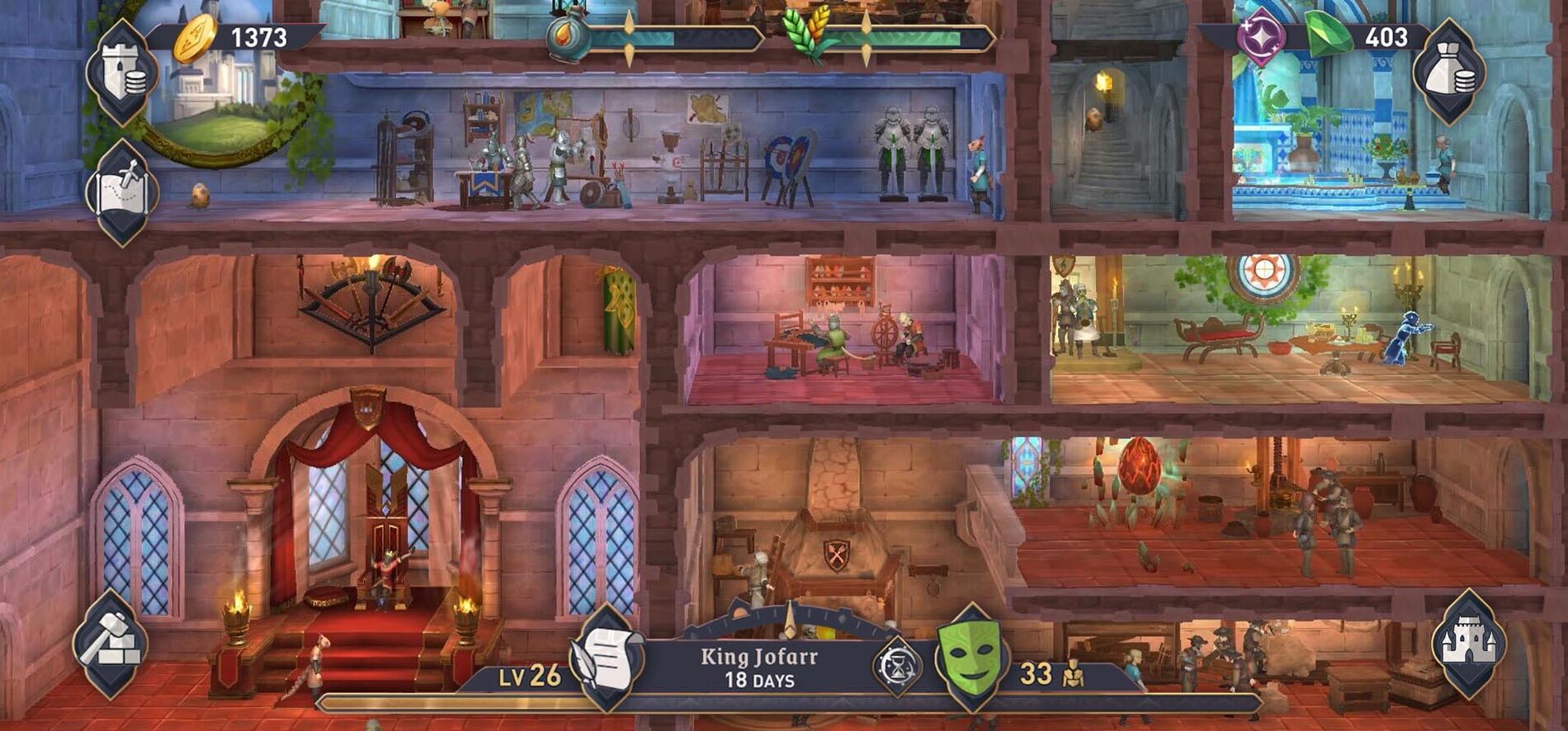Select the green gem currency icon
This screenshot has width=1568, height=731.
(1327, 36)
